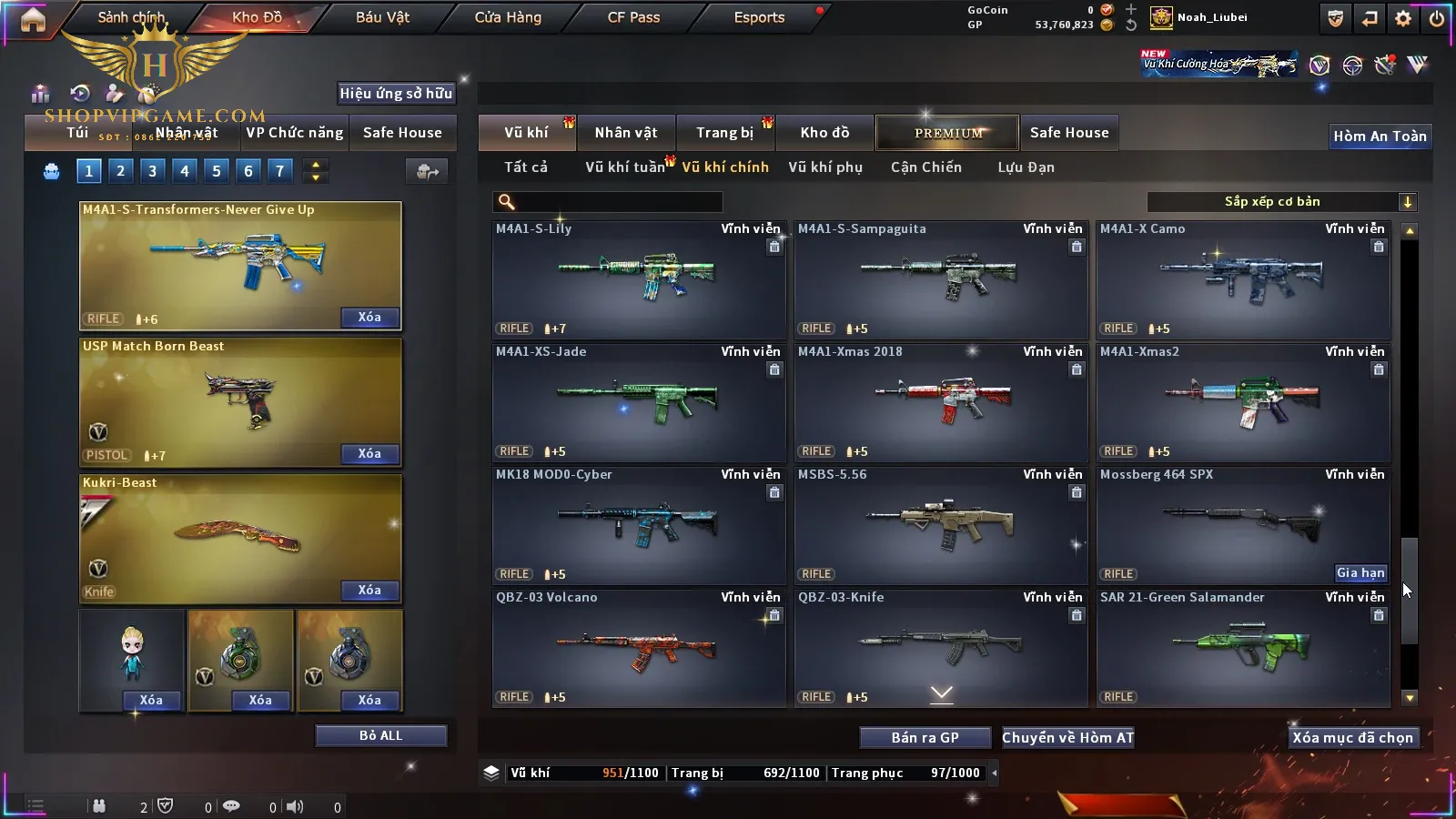Select the PREMIUM tab
Image resolution: width=1456 pixels, height=819 pixels.
948,133
